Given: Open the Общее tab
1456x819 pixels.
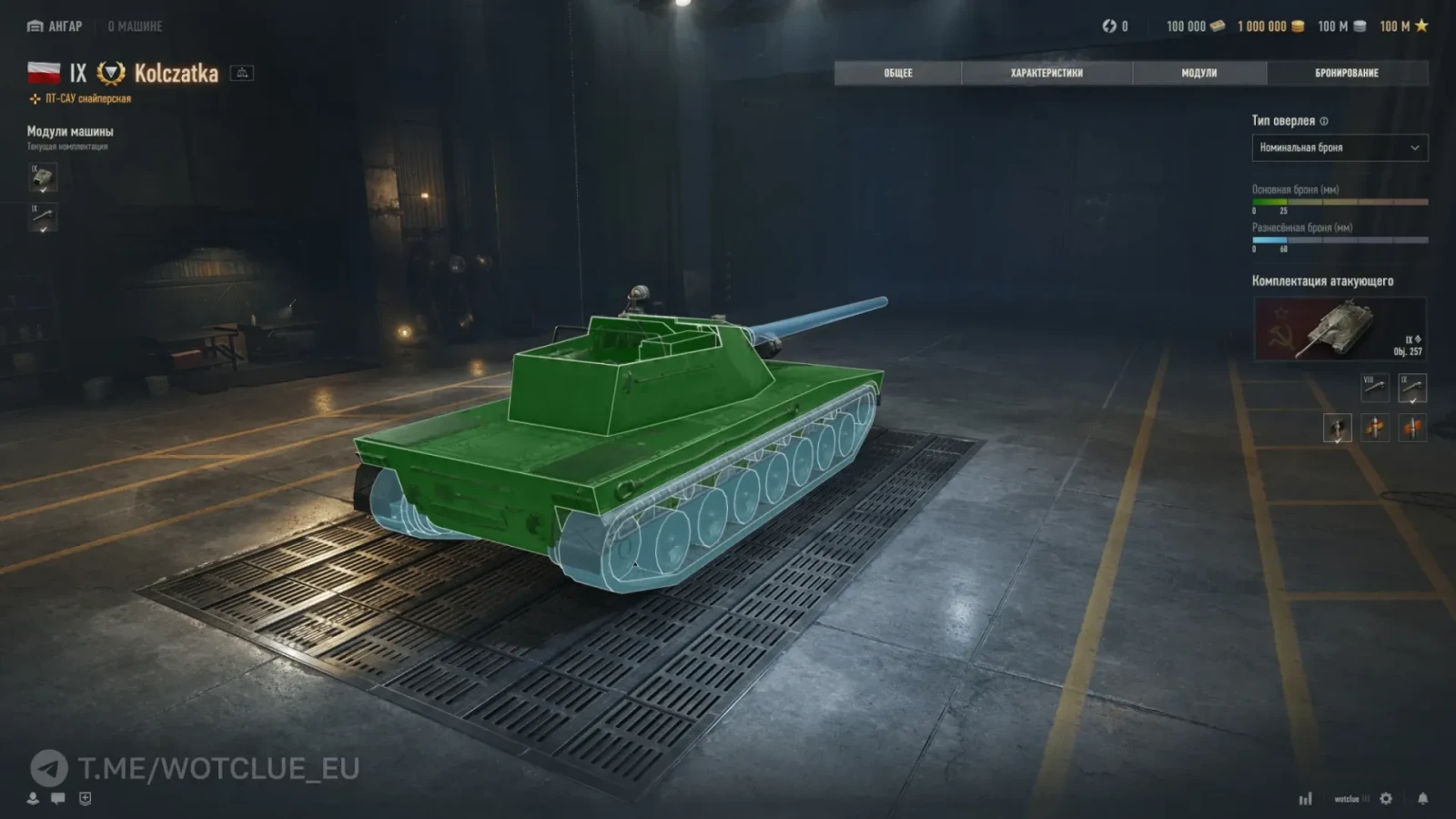Looking at the screenshot, I should (897, 73).
